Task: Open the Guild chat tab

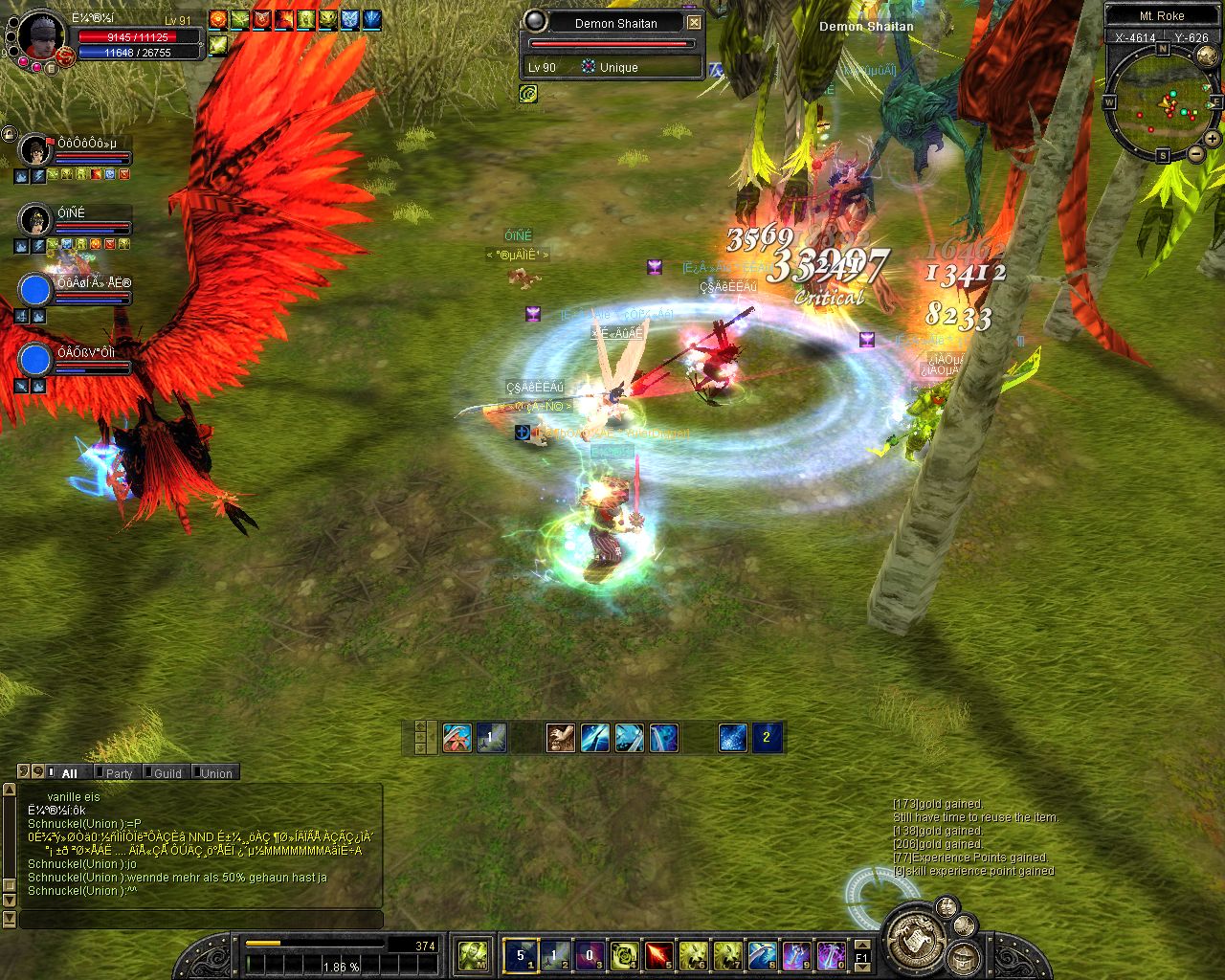Action: click(167, 773)
